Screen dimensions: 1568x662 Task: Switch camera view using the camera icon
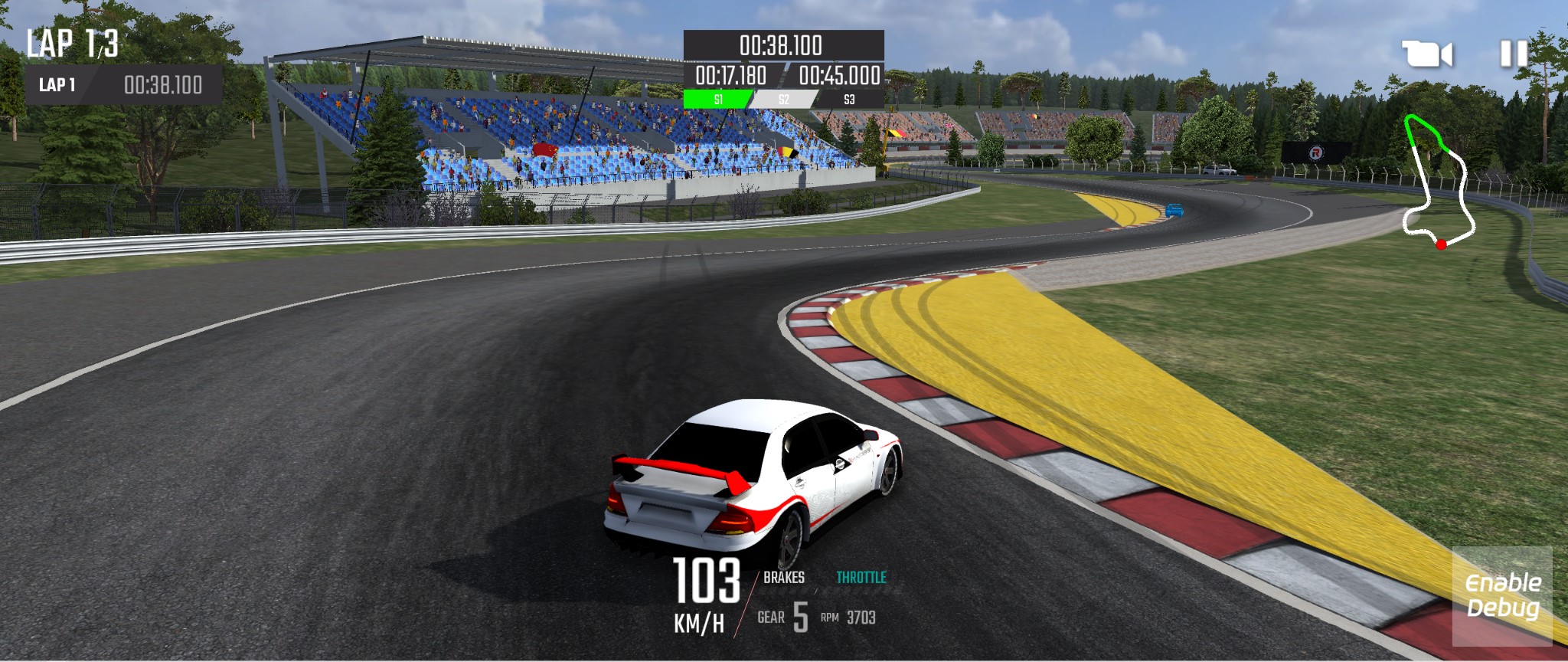[1428, 54]
